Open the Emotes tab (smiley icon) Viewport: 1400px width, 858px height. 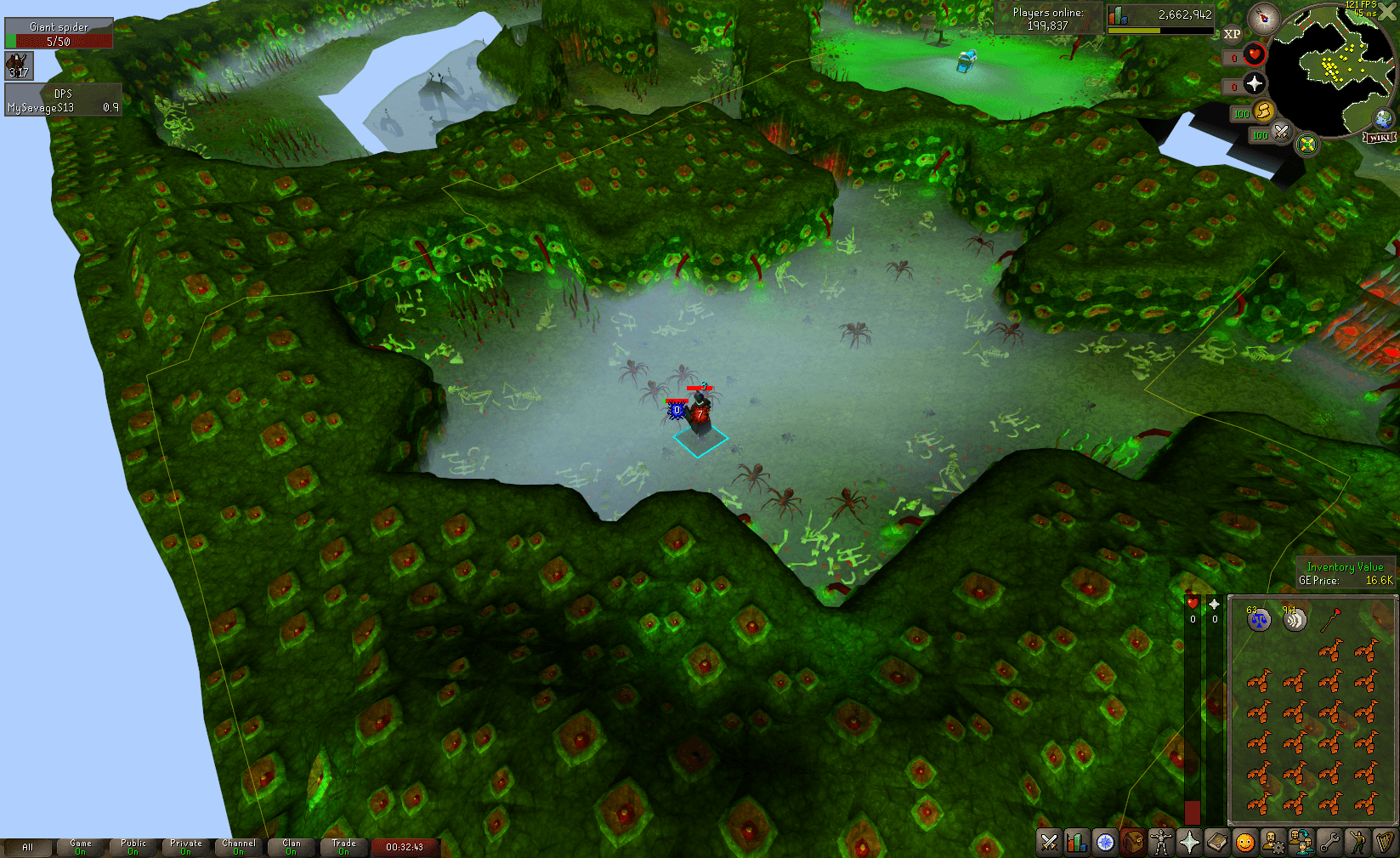[x=1244, y=843]
